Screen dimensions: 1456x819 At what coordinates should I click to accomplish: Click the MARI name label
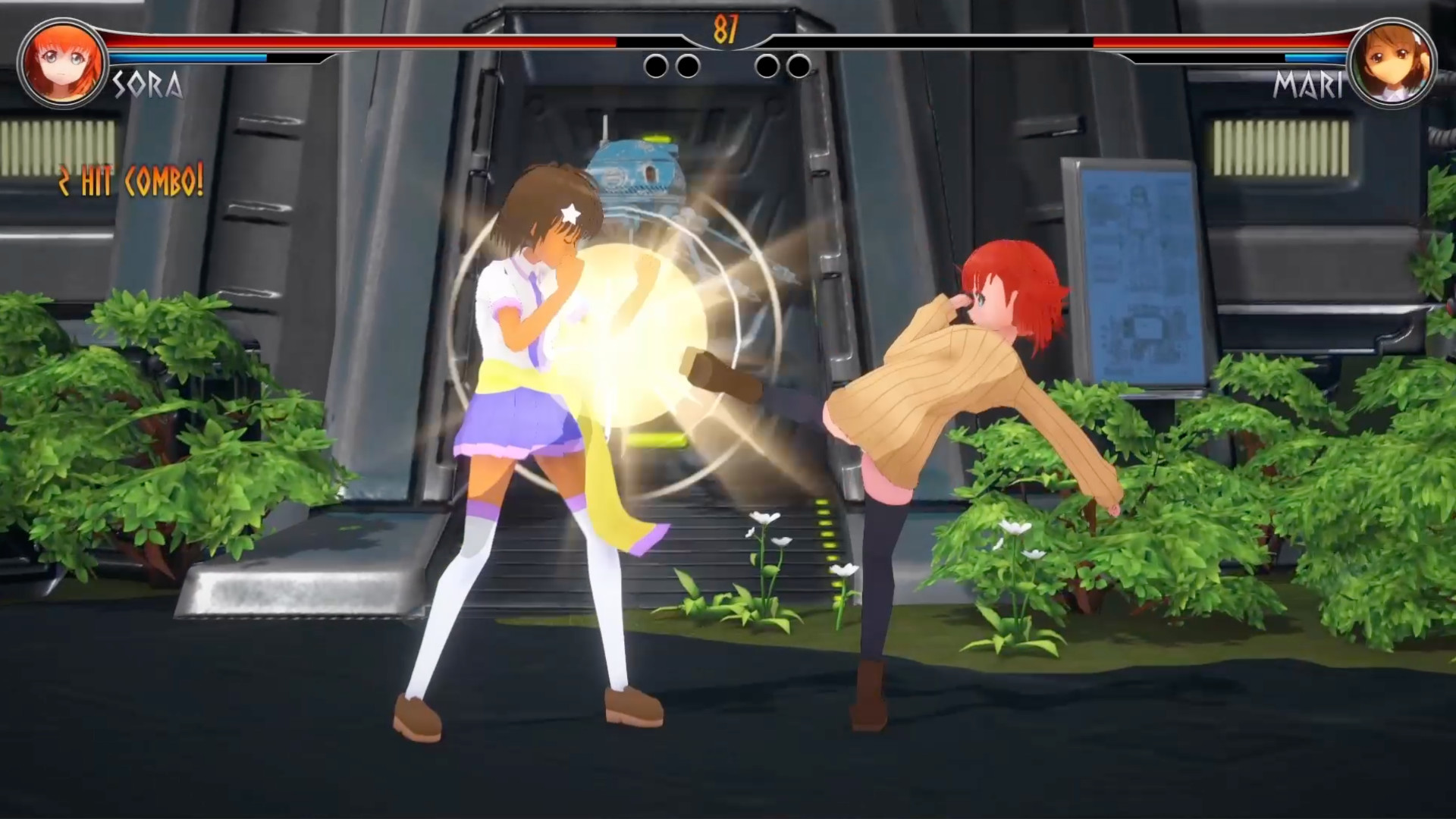[x=1309, y=83]
